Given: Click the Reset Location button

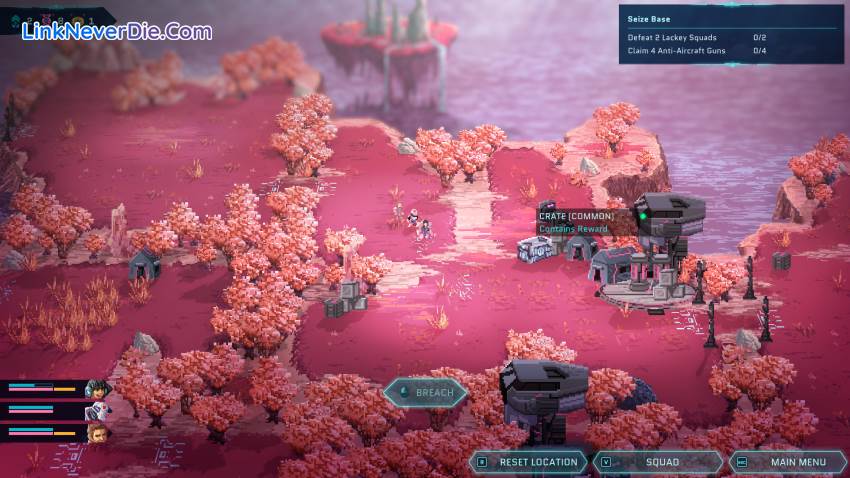Looking at the screenshot, I should 530,462.
